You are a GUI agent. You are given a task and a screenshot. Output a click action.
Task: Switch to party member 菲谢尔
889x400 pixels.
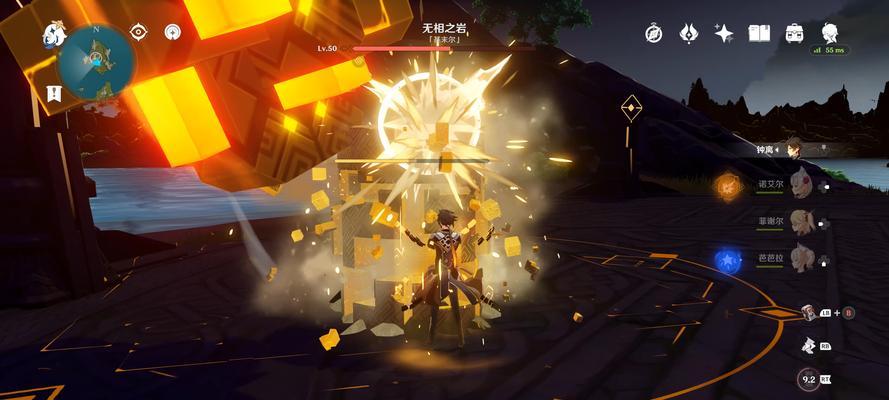(798, 220)
